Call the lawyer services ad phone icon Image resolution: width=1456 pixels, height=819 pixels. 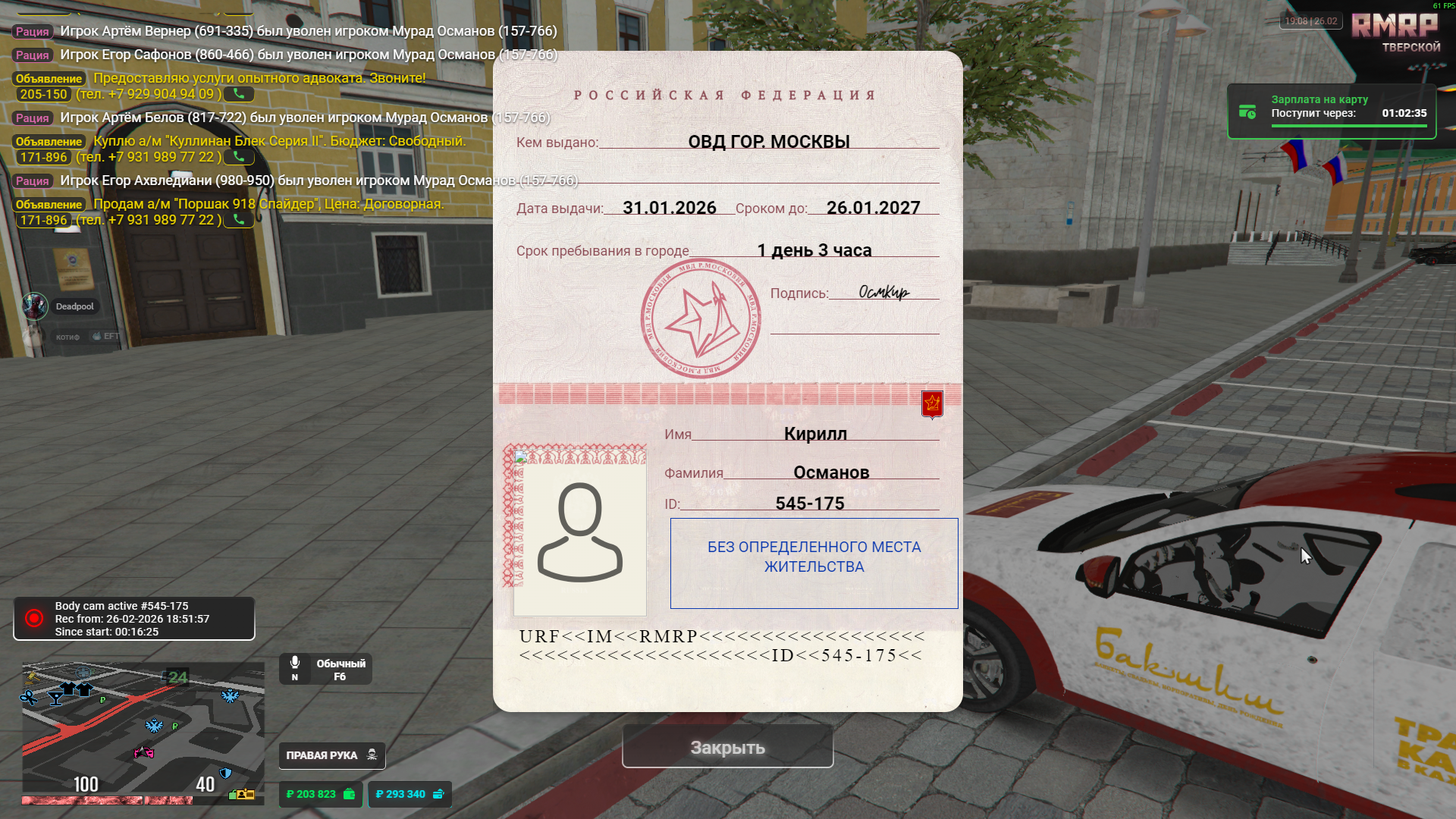(239, 94)
